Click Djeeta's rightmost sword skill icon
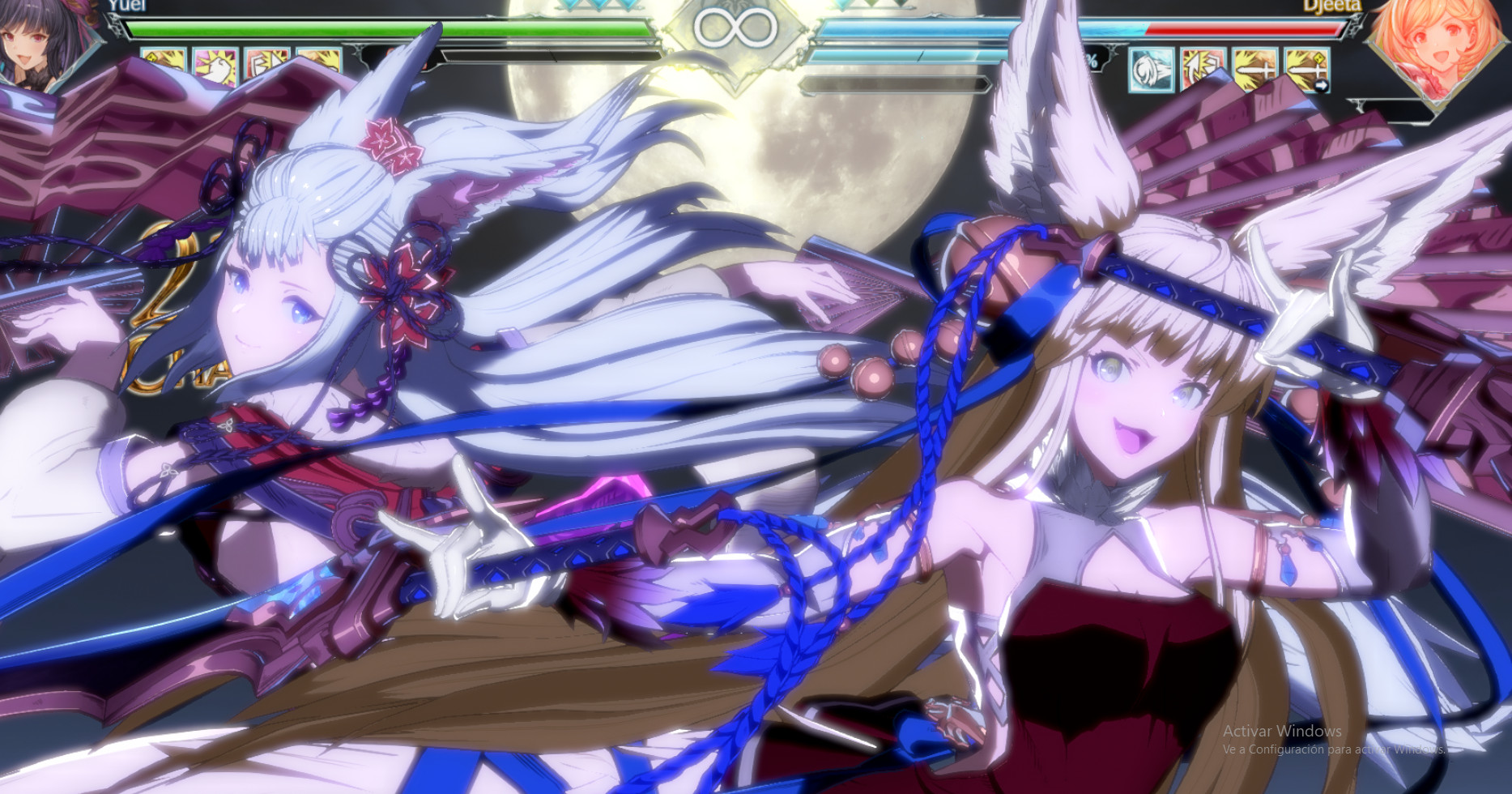The width and height of the screenshot is (1512, 794). pos(1308,71)
